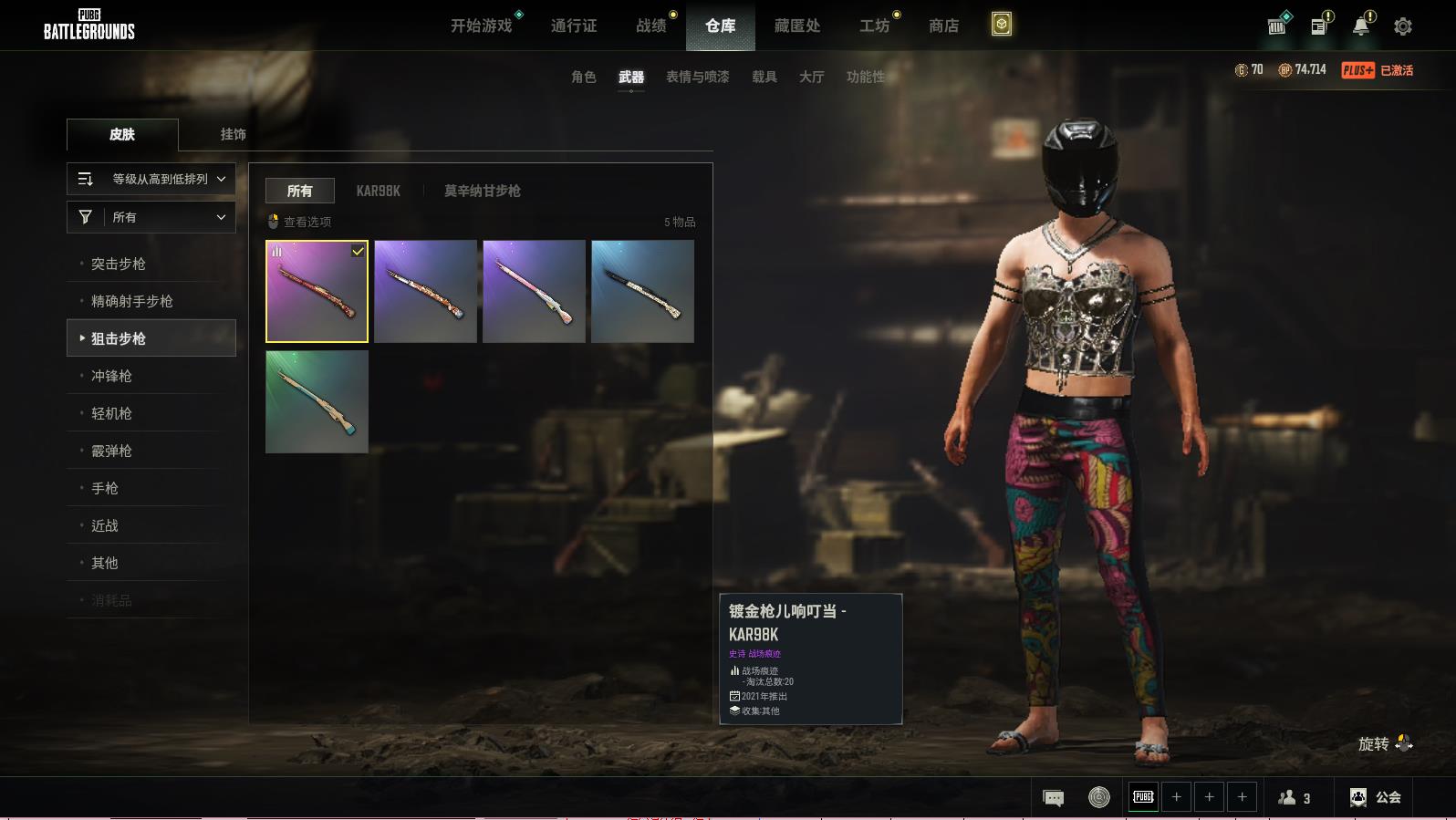The height and width of the screenshot is (820, 1456).
Task: Switch to the 通行证 pass tab
Action: point(574,26)
